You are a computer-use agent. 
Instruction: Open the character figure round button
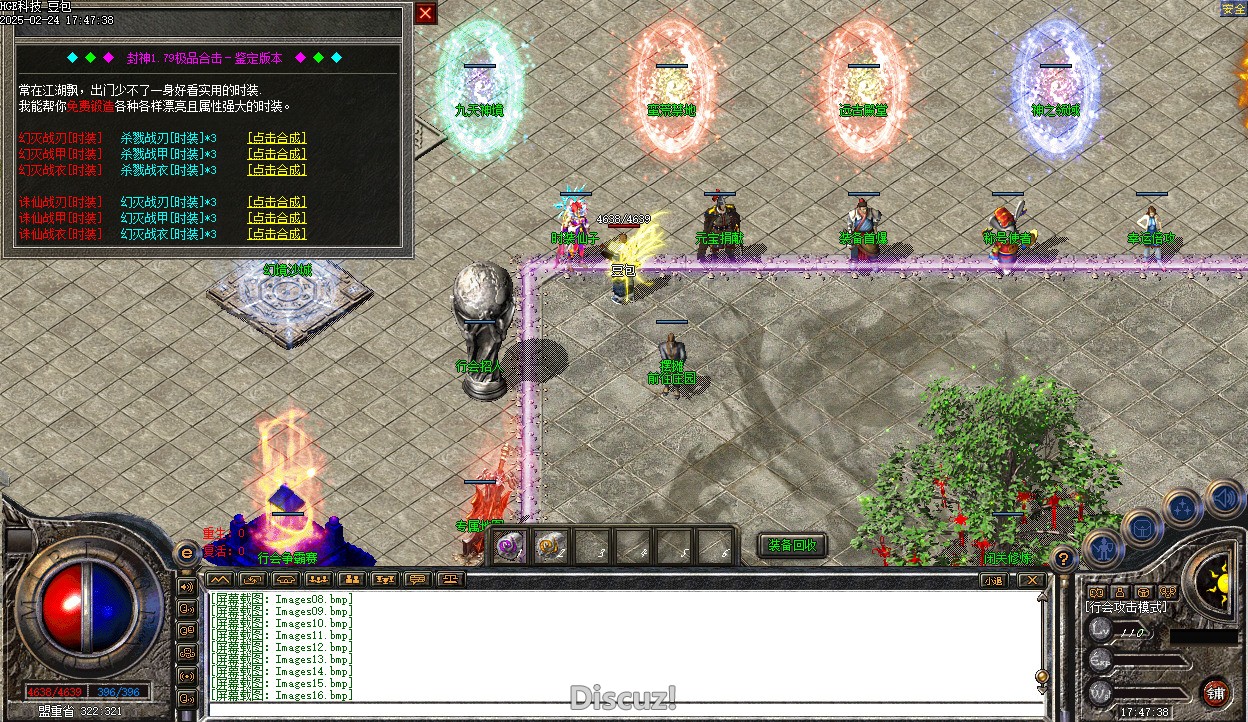pyautogui.click(x=1104, y=546)
